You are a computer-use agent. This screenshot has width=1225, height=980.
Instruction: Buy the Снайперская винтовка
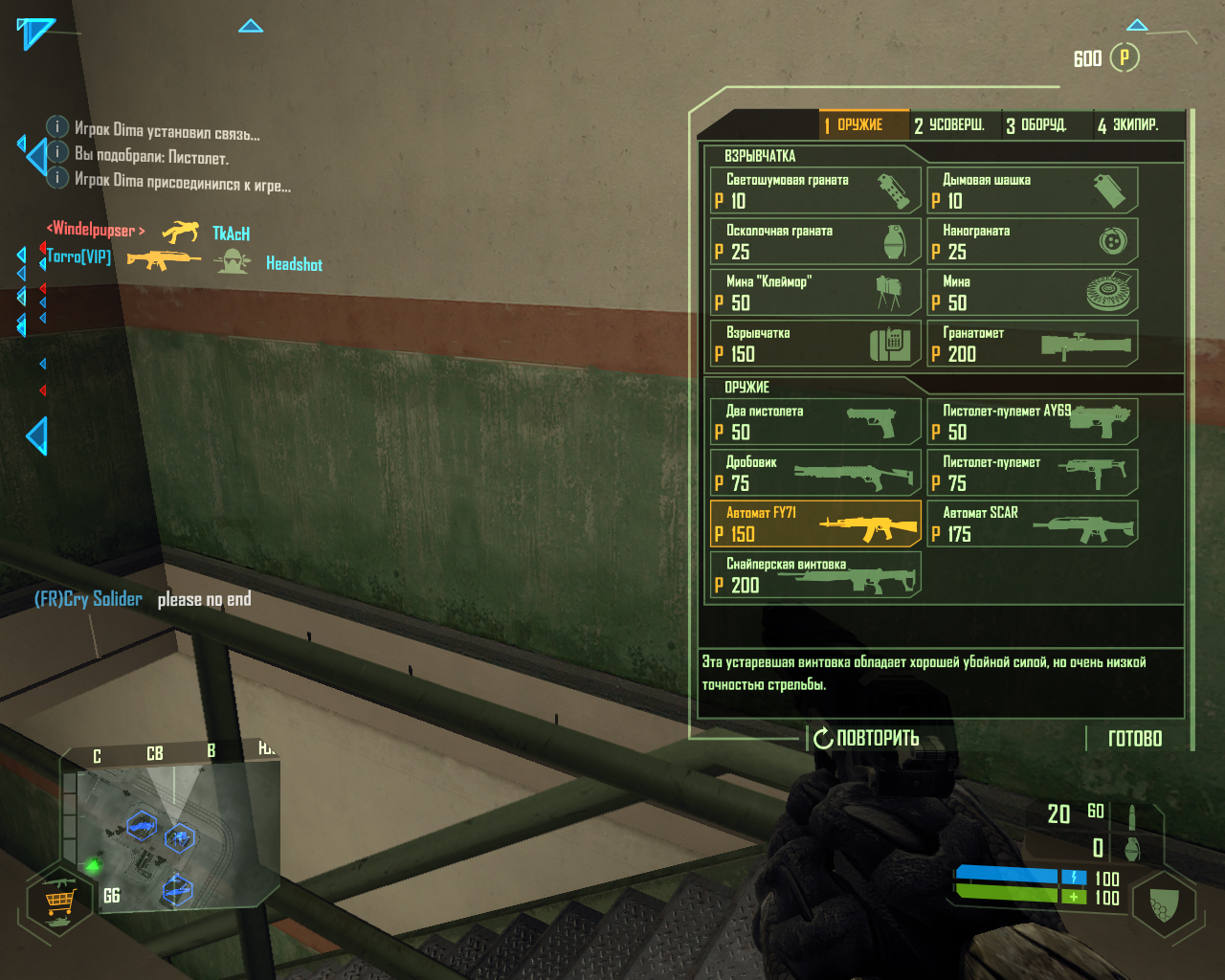click(x=814, y=575)
